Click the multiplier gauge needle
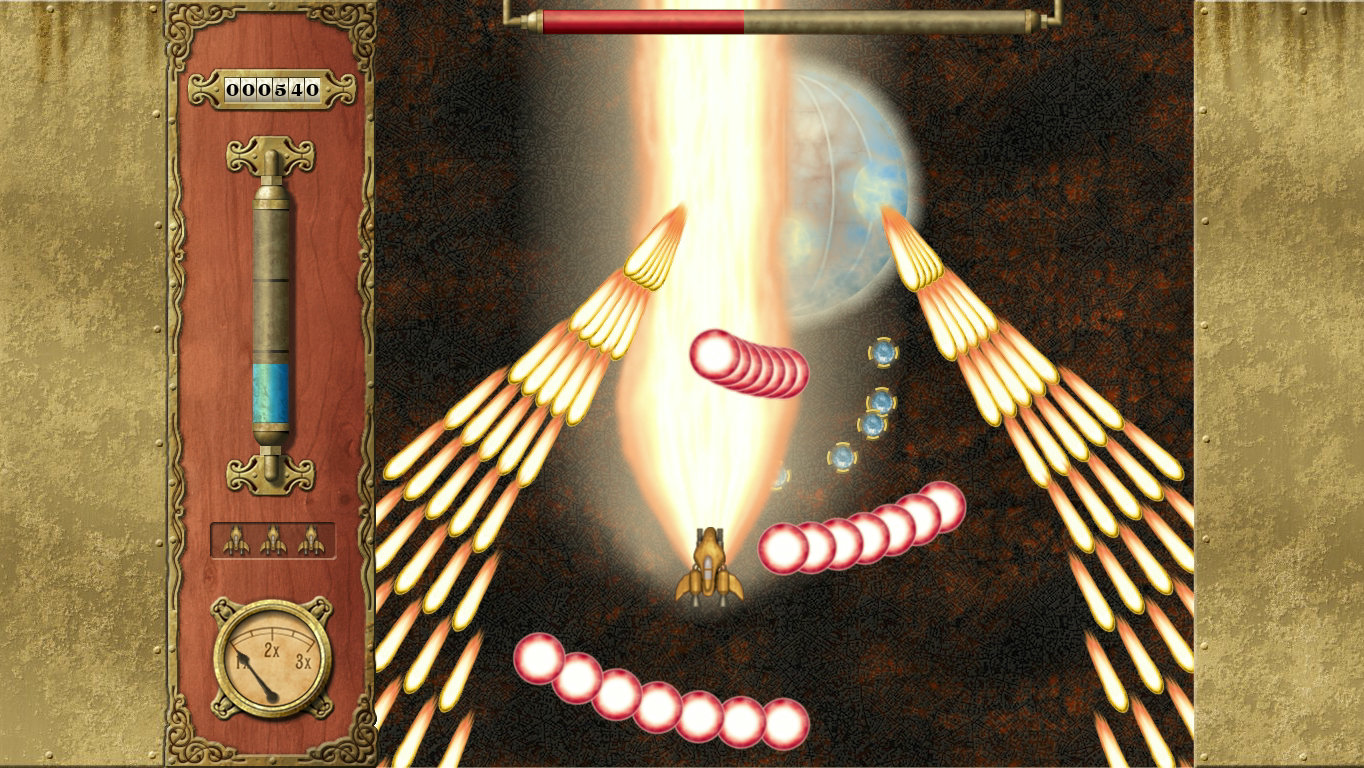Viewport: 1364px width, 768px height. click(x=264, y=685)
